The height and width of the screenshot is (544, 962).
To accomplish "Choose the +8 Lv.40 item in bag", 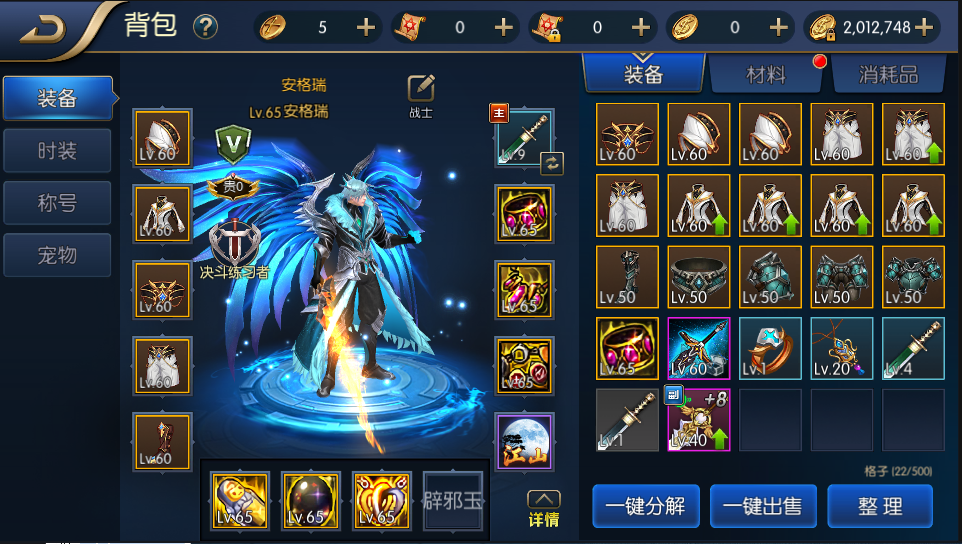I will coord(698,420).
